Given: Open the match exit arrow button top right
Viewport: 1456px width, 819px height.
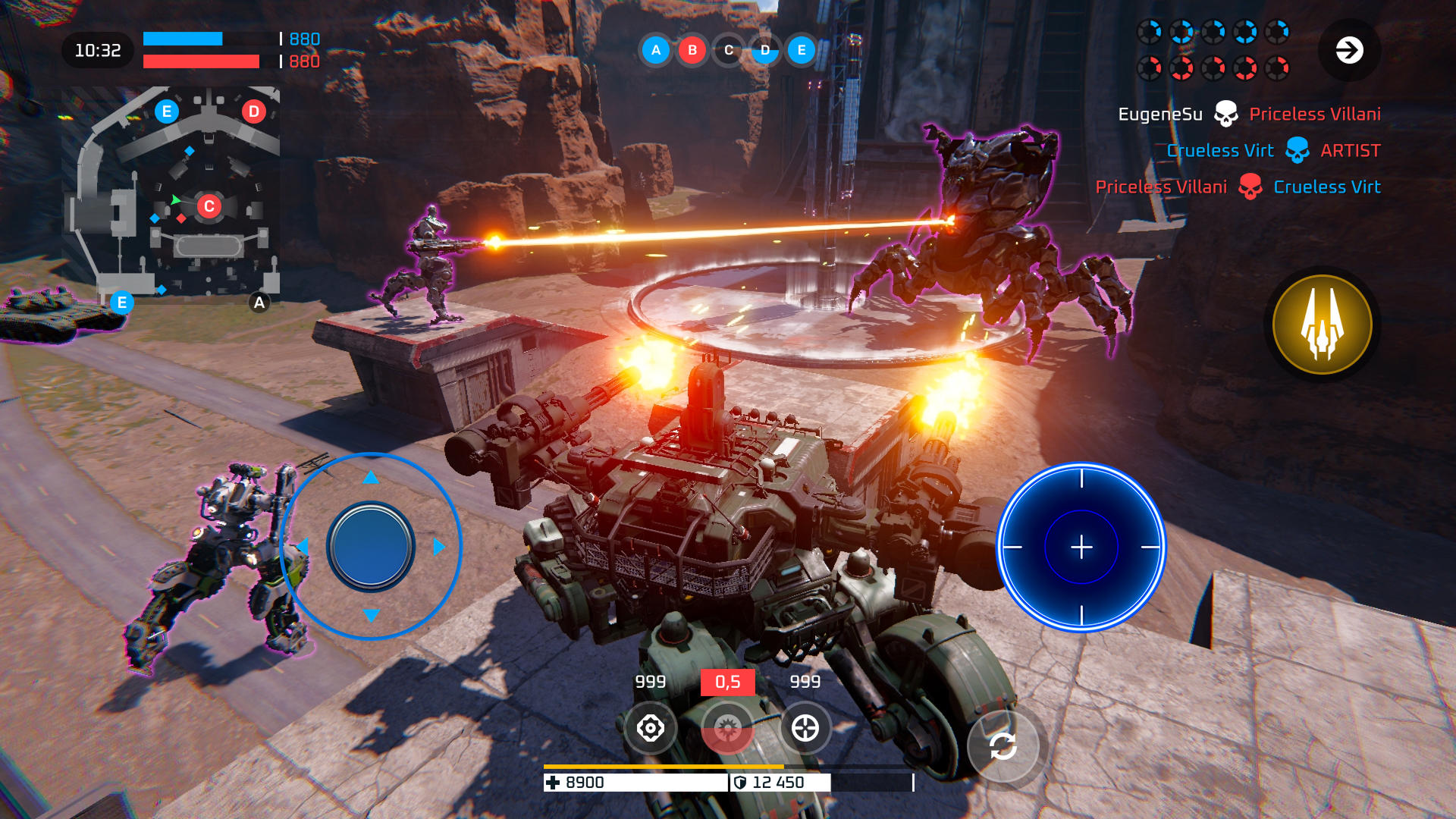Looking at the screenshot, I should point(1349,51).
